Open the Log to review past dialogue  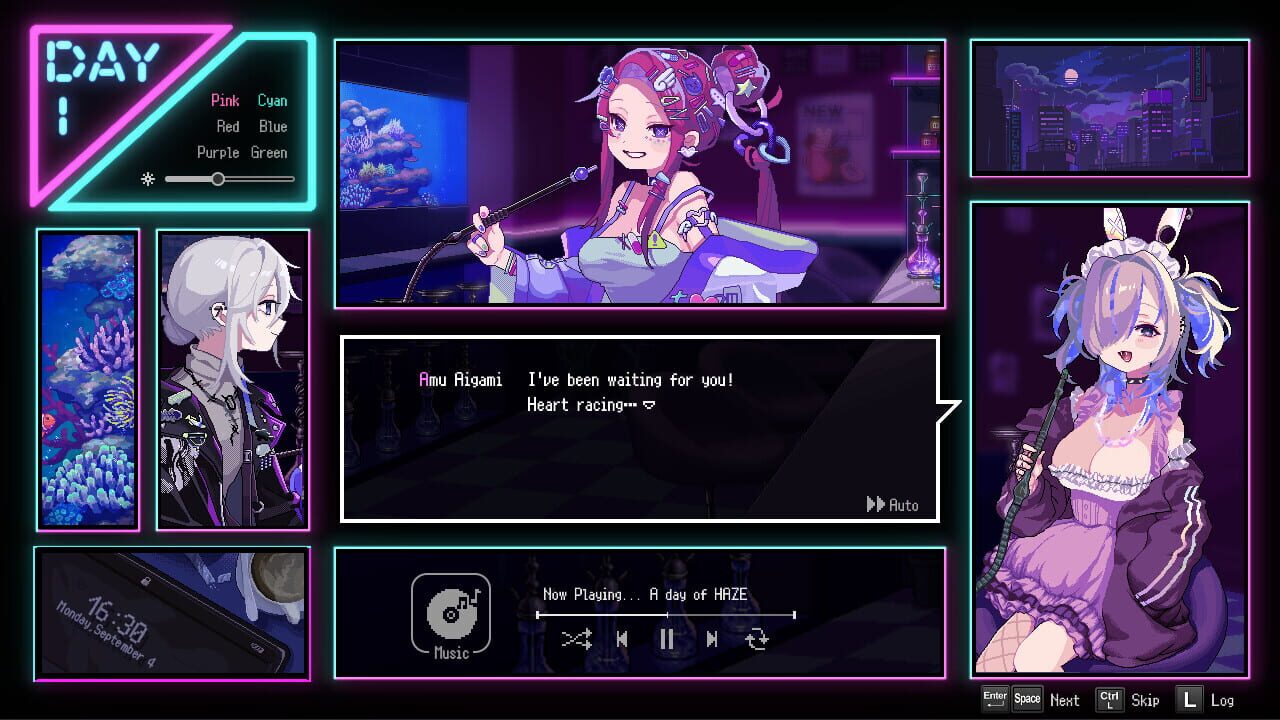(x=1222, y=700)
